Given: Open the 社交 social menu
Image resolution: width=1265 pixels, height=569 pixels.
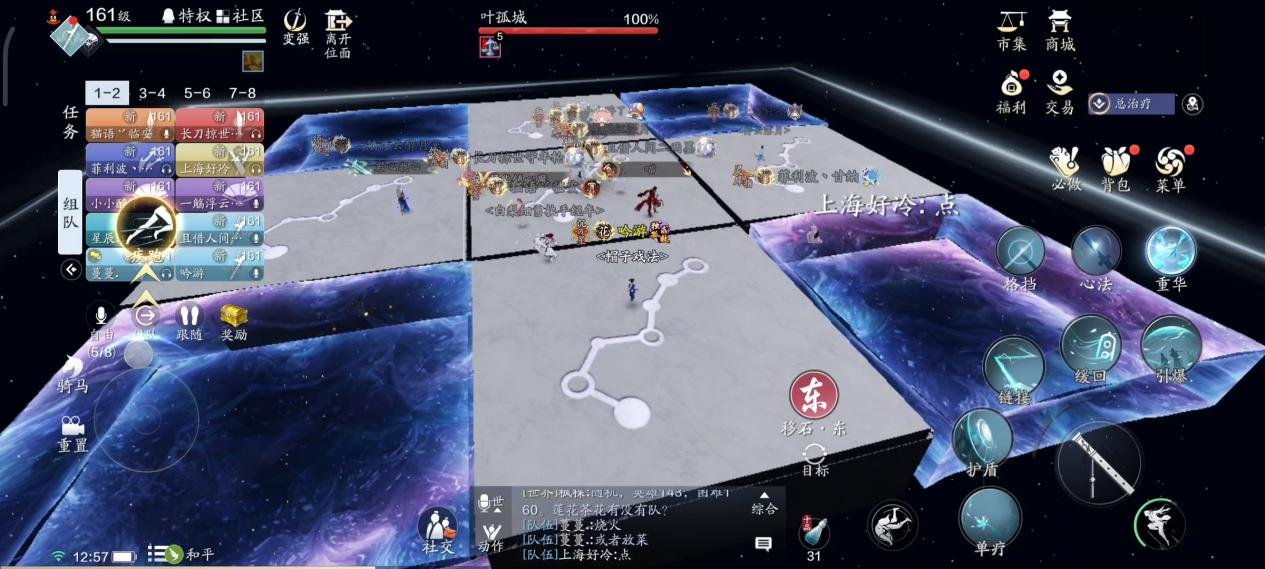Looking at the screenshot, I should pyautogui.click(x=437, y=526).
